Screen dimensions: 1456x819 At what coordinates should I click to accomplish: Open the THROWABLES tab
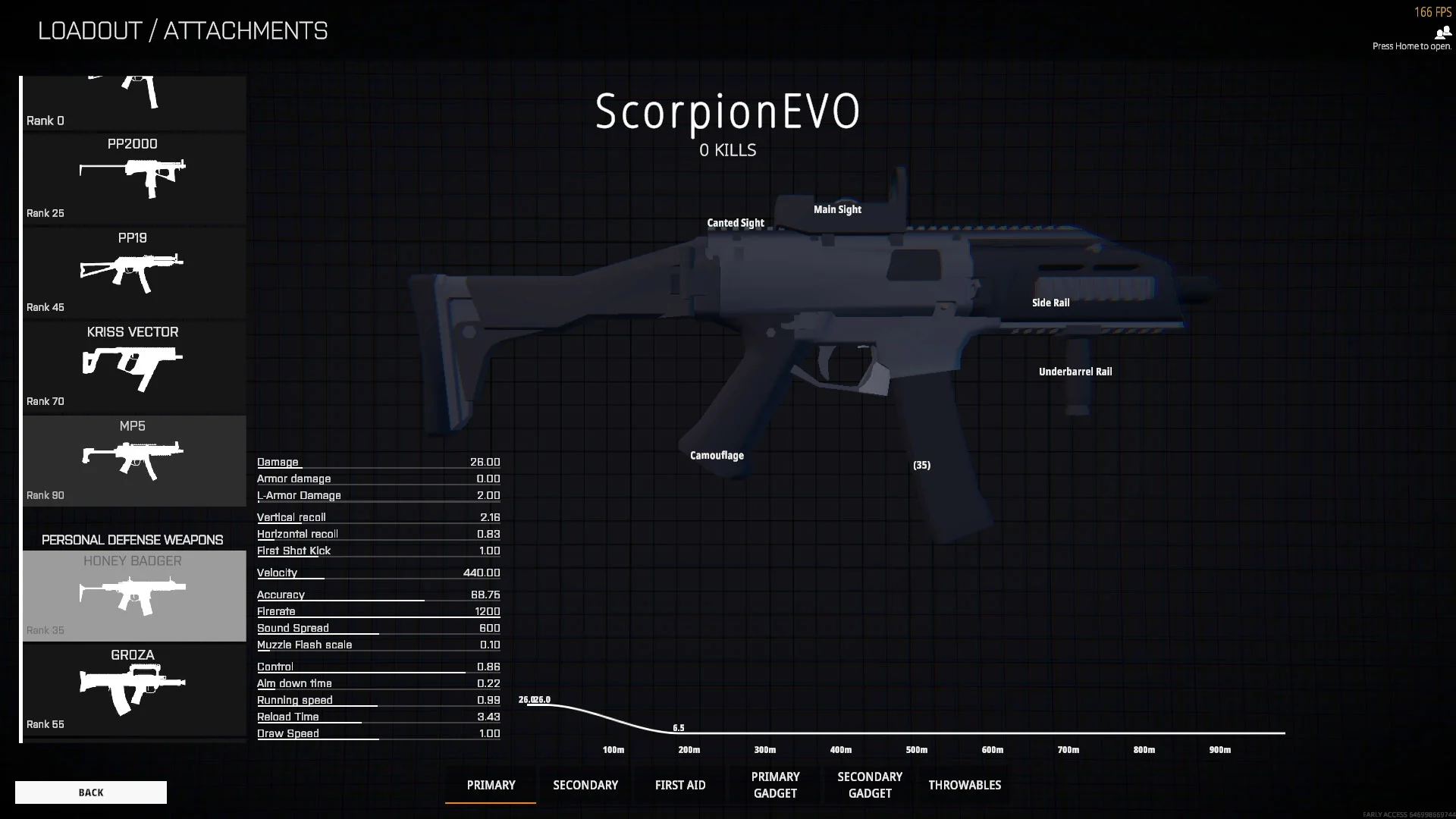pyautogui.click(x=964, y=785)
